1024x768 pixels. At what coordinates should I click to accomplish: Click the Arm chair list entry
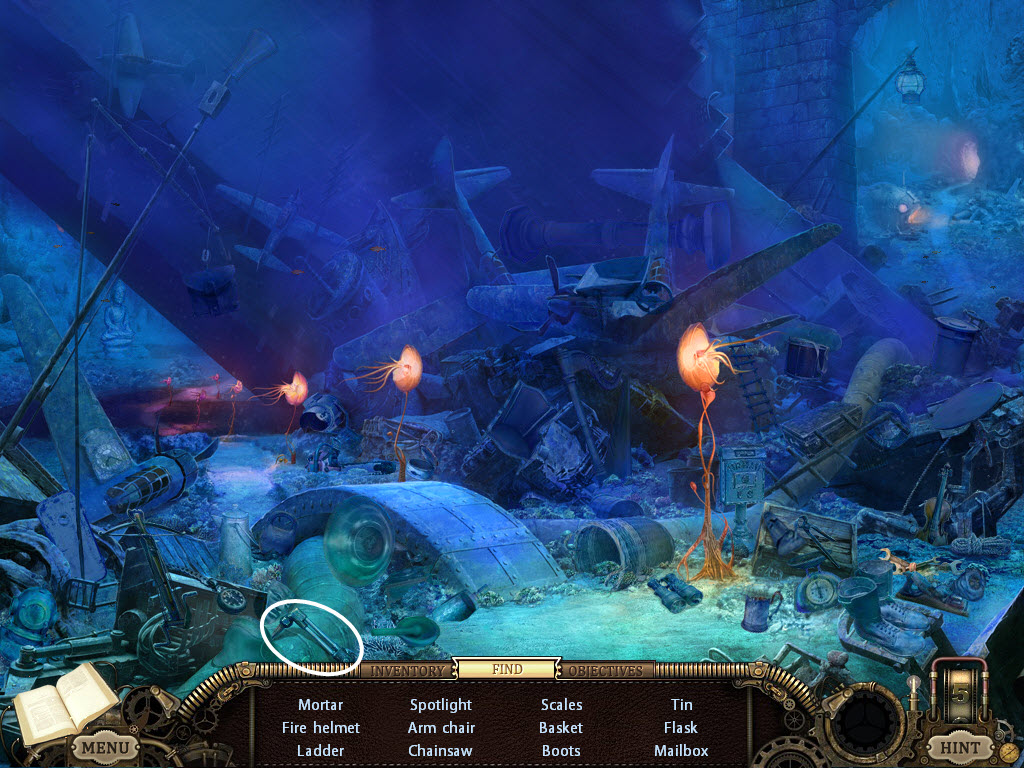pyautogui.click(x=441, y=728)
